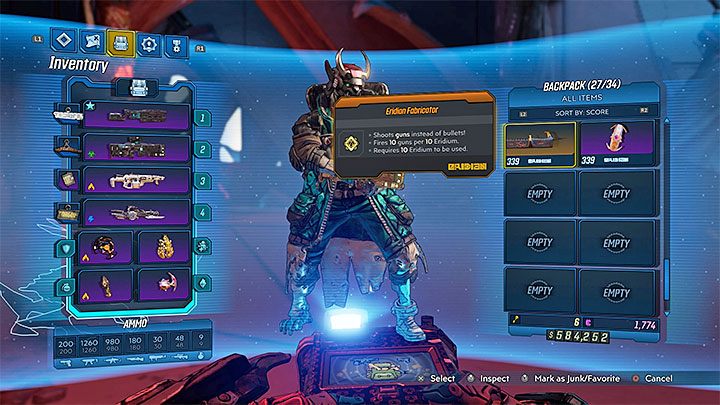This screenshot has width=720, height=405.
Task: Open the trophy challenges tab
Action: 175,44
